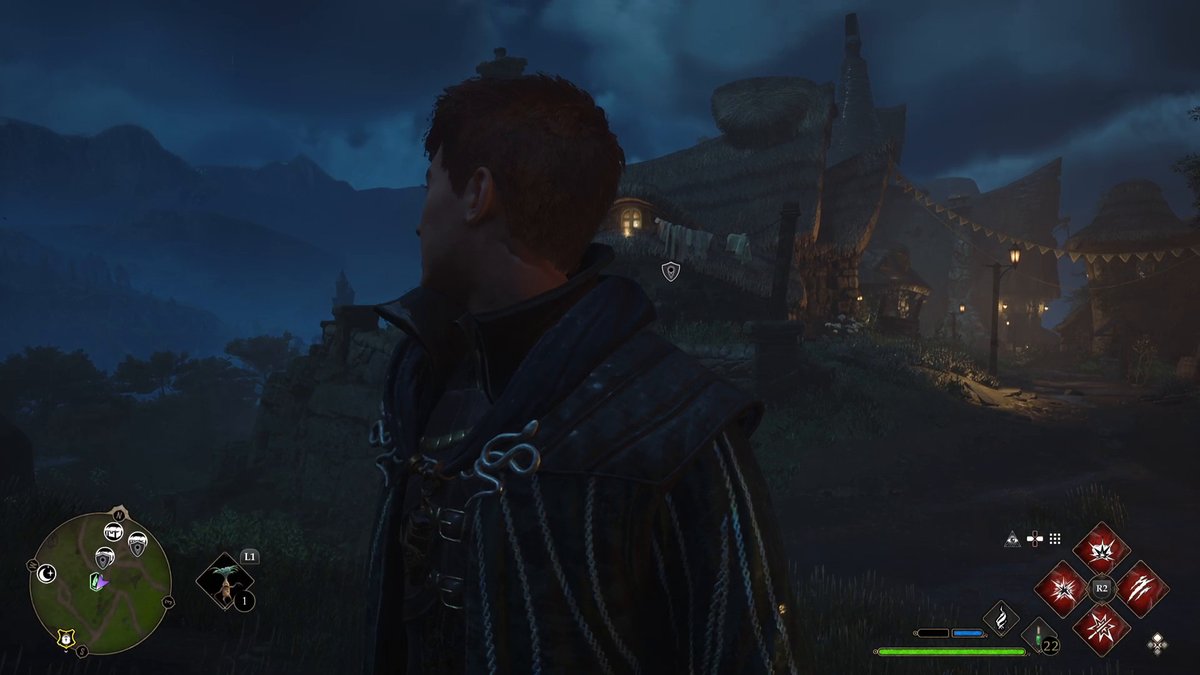This screenshot has height=675, width=1200.
Task: Cast the Diffindo slash-marks spell
Action: [x=1141, y=589]
